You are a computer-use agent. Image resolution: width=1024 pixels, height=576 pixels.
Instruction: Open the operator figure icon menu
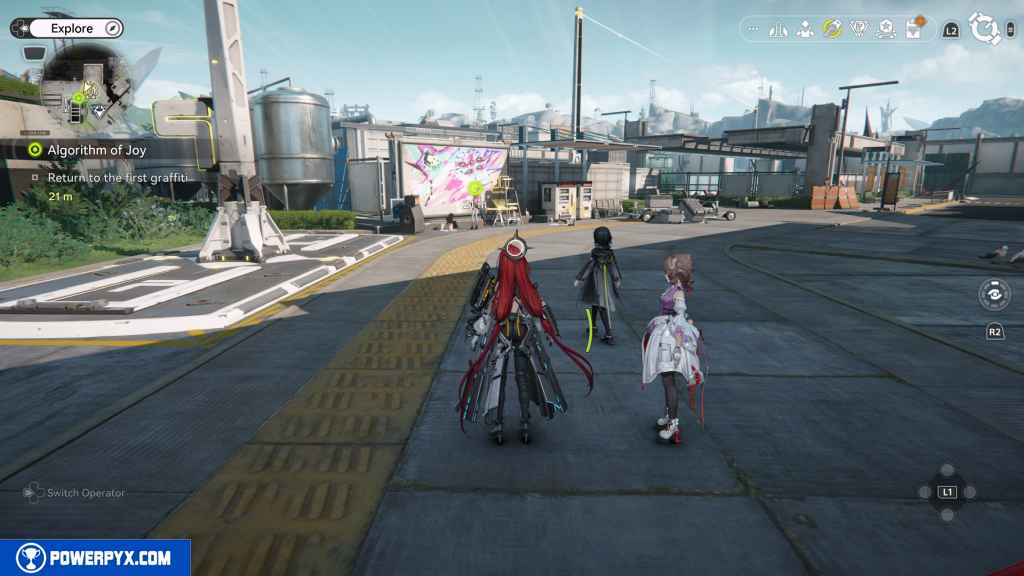(804, 29)
